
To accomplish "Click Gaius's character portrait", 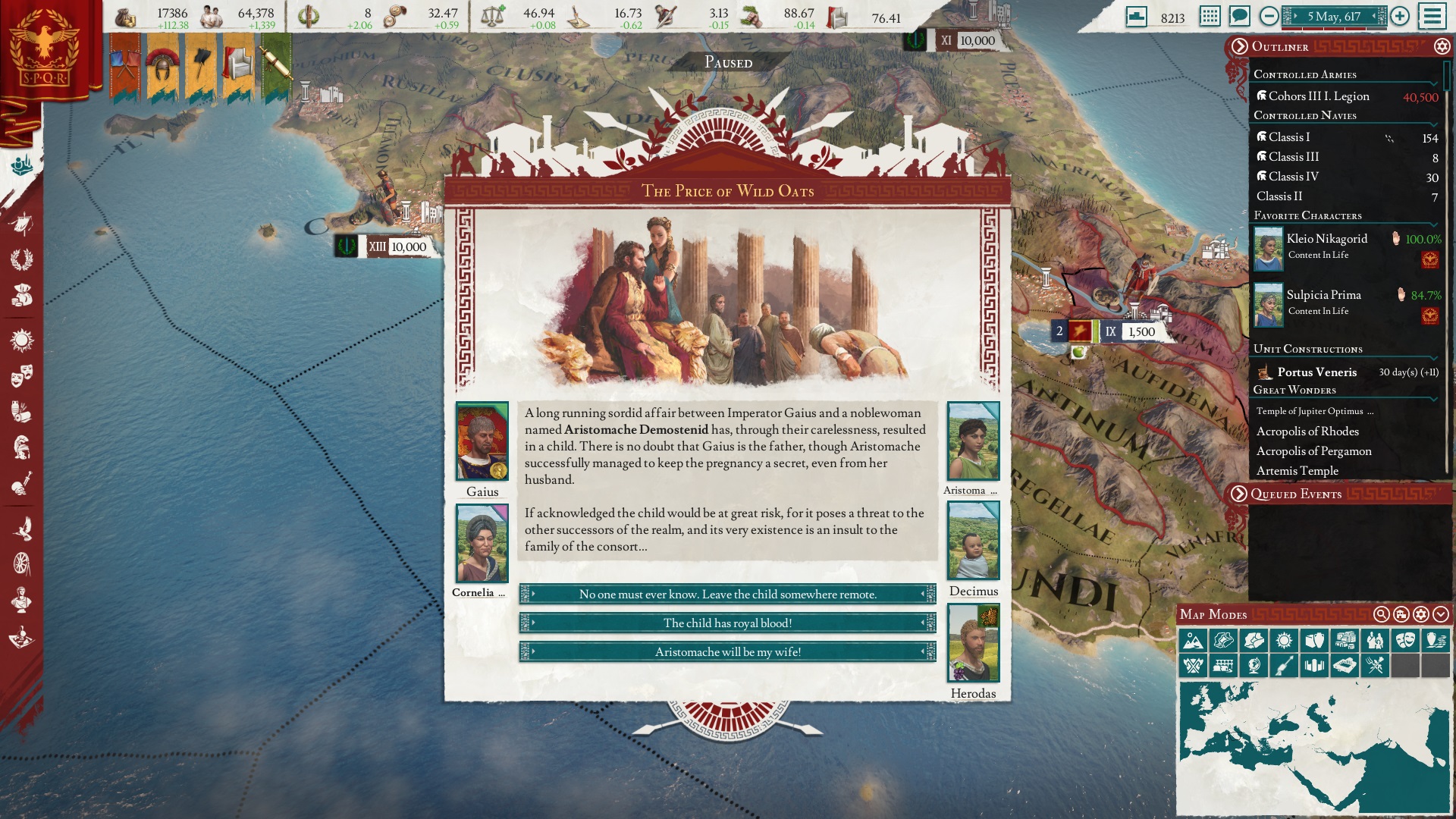I will (483, 441).
